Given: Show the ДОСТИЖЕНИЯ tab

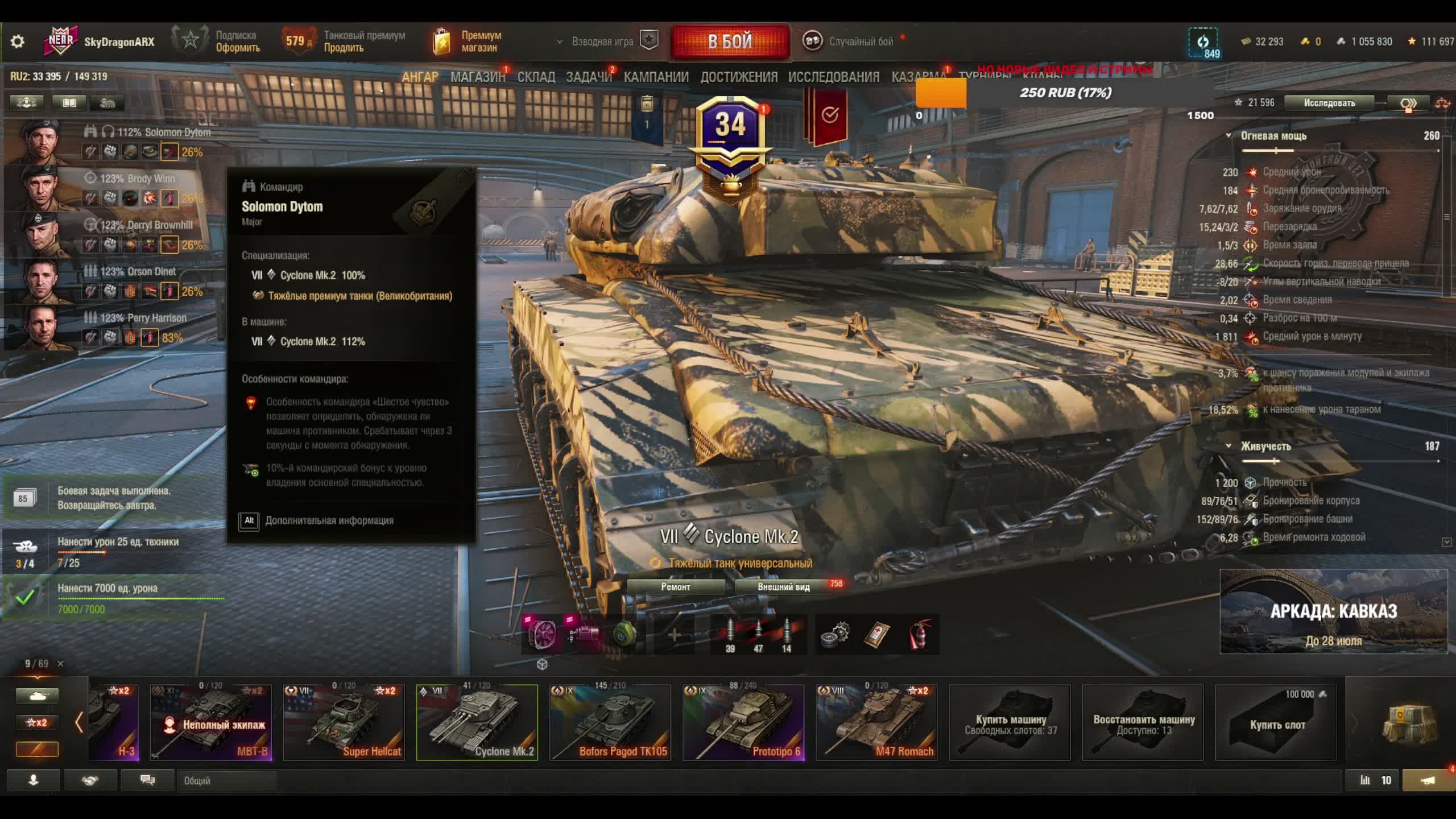Looking at the screenshot, I should point(738,77).
